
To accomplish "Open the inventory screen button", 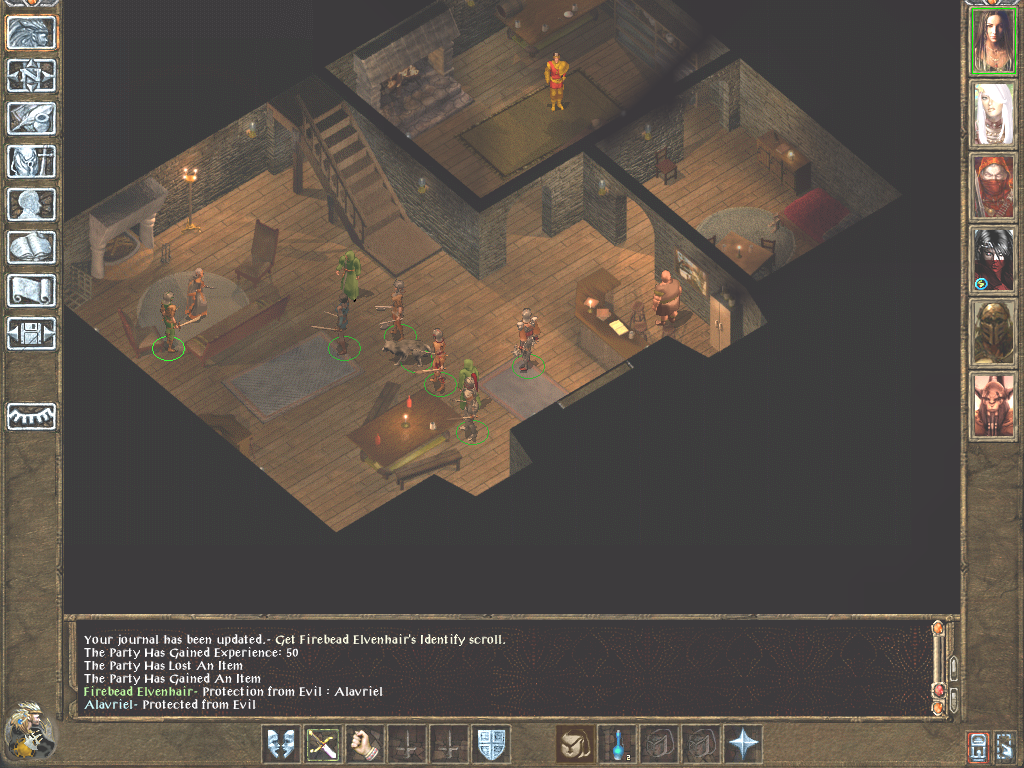I will click(x=32, y=161).
